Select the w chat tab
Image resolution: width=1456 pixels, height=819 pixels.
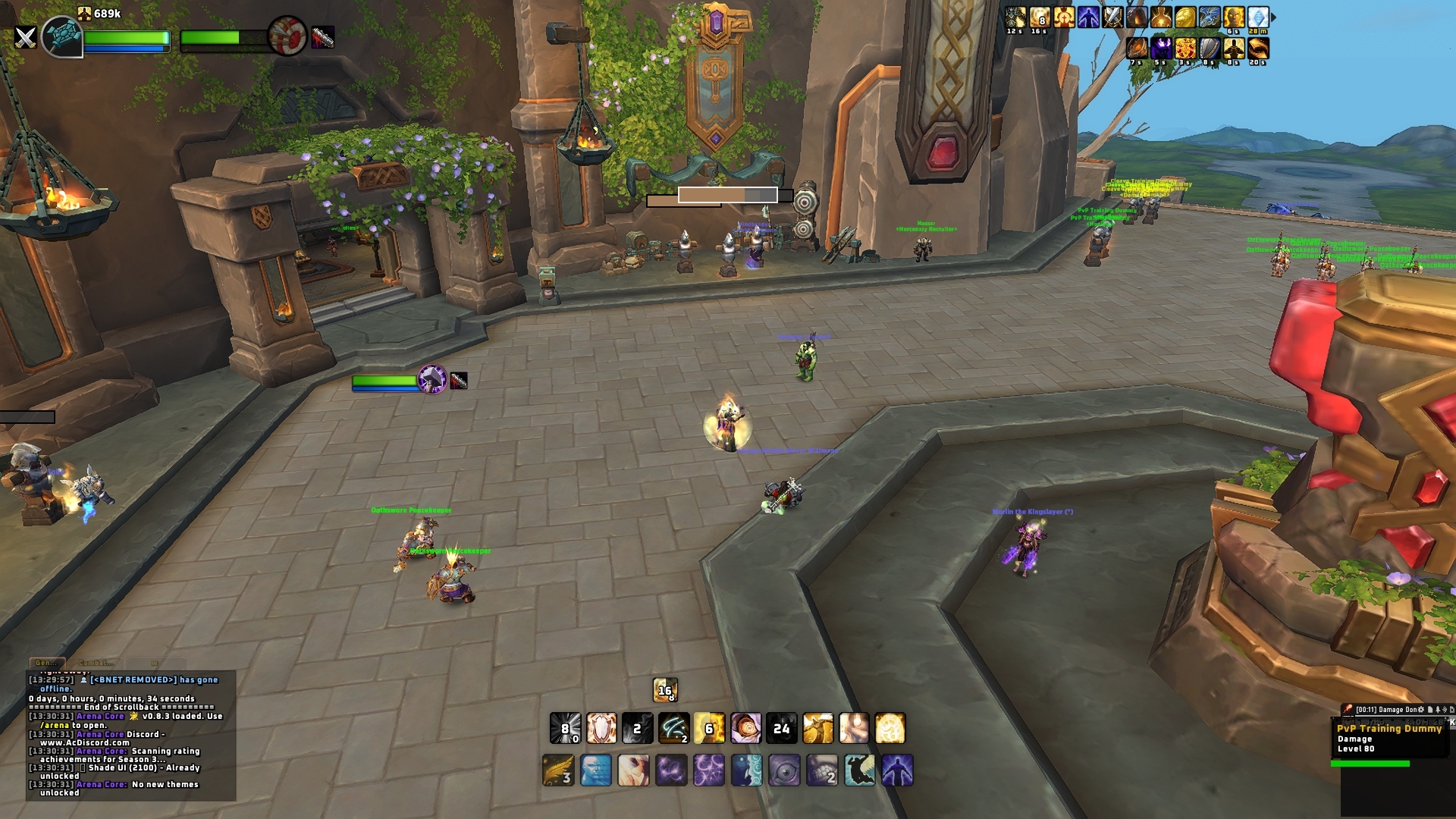point(155,663)
